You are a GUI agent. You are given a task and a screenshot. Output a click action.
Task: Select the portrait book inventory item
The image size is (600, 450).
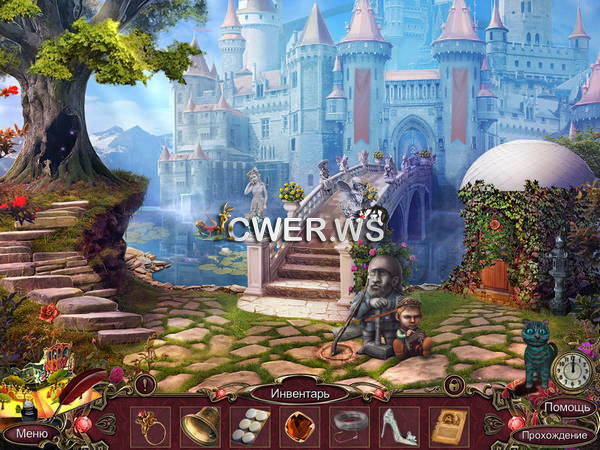(x=448, y=425)
